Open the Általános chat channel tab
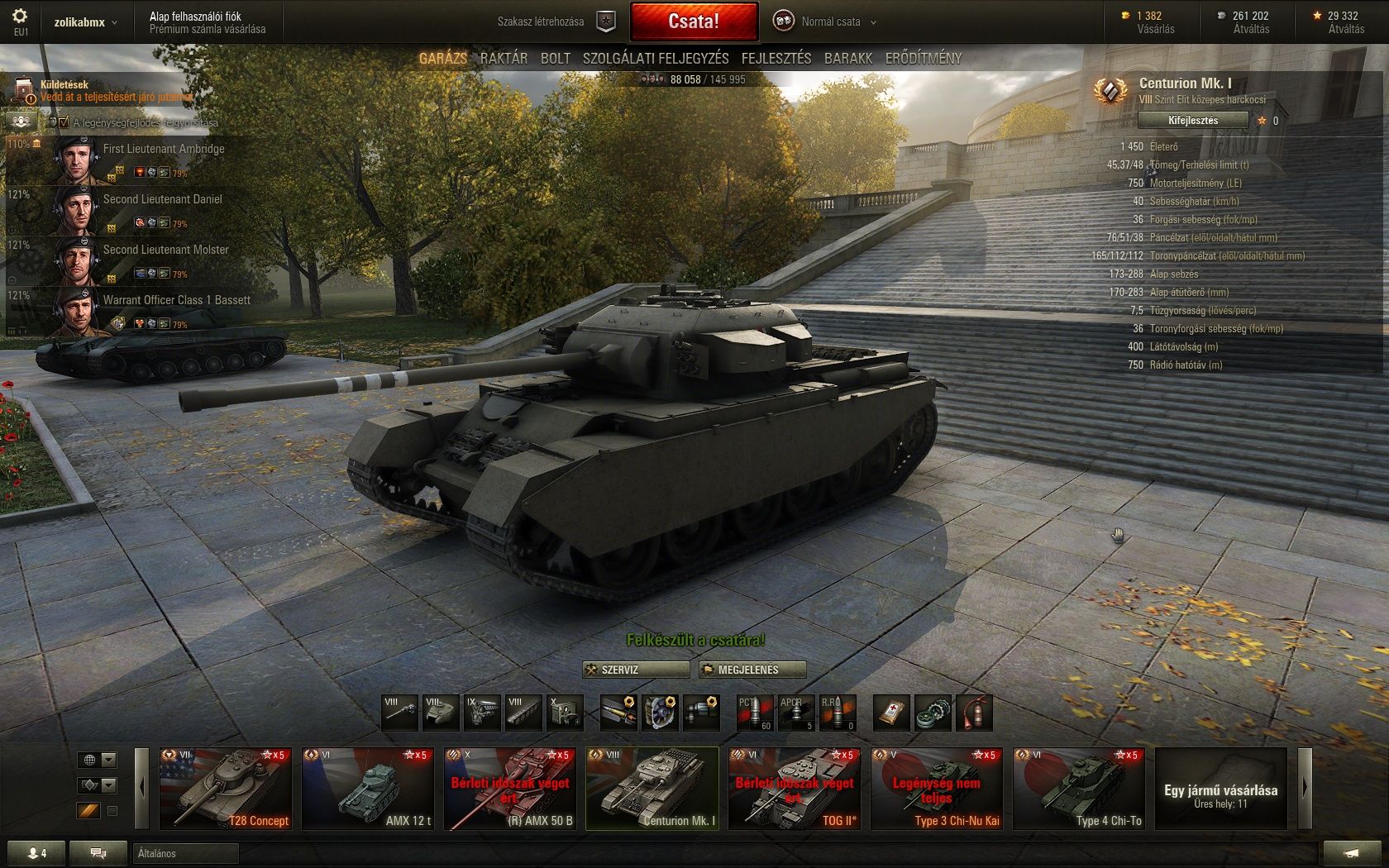 click(x=184, y=853)
